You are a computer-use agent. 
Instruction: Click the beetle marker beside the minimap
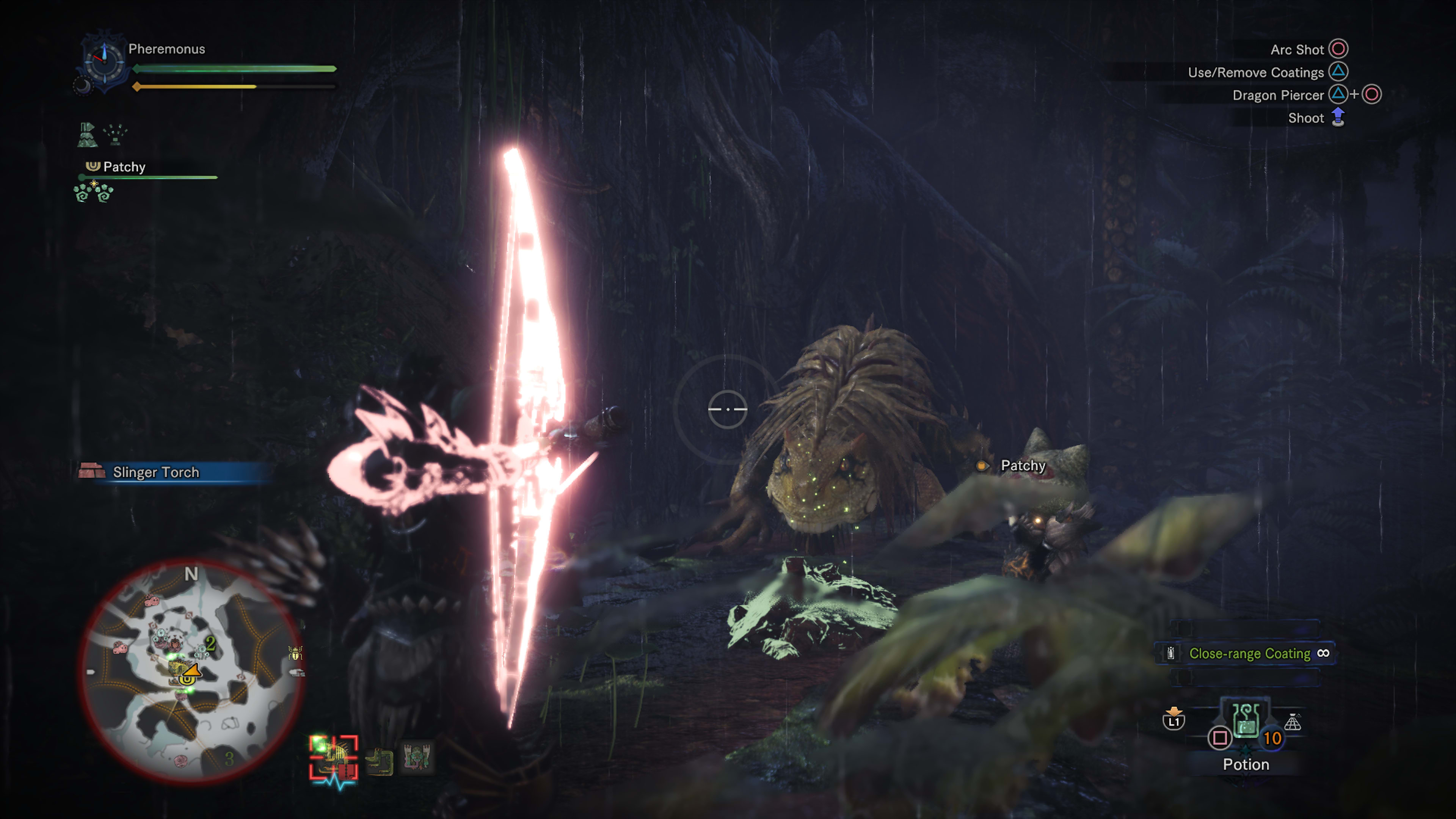coord(295,653)
